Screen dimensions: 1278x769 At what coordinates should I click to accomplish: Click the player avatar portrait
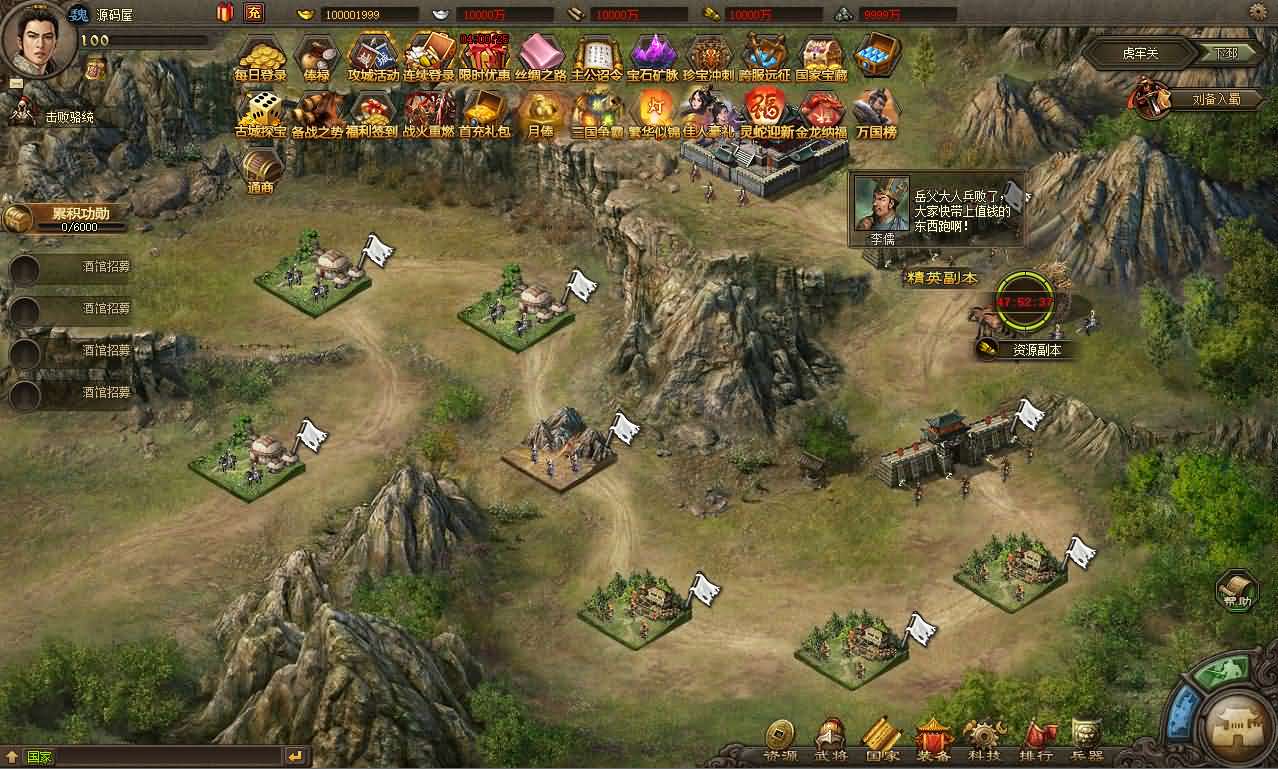point(36,38)
